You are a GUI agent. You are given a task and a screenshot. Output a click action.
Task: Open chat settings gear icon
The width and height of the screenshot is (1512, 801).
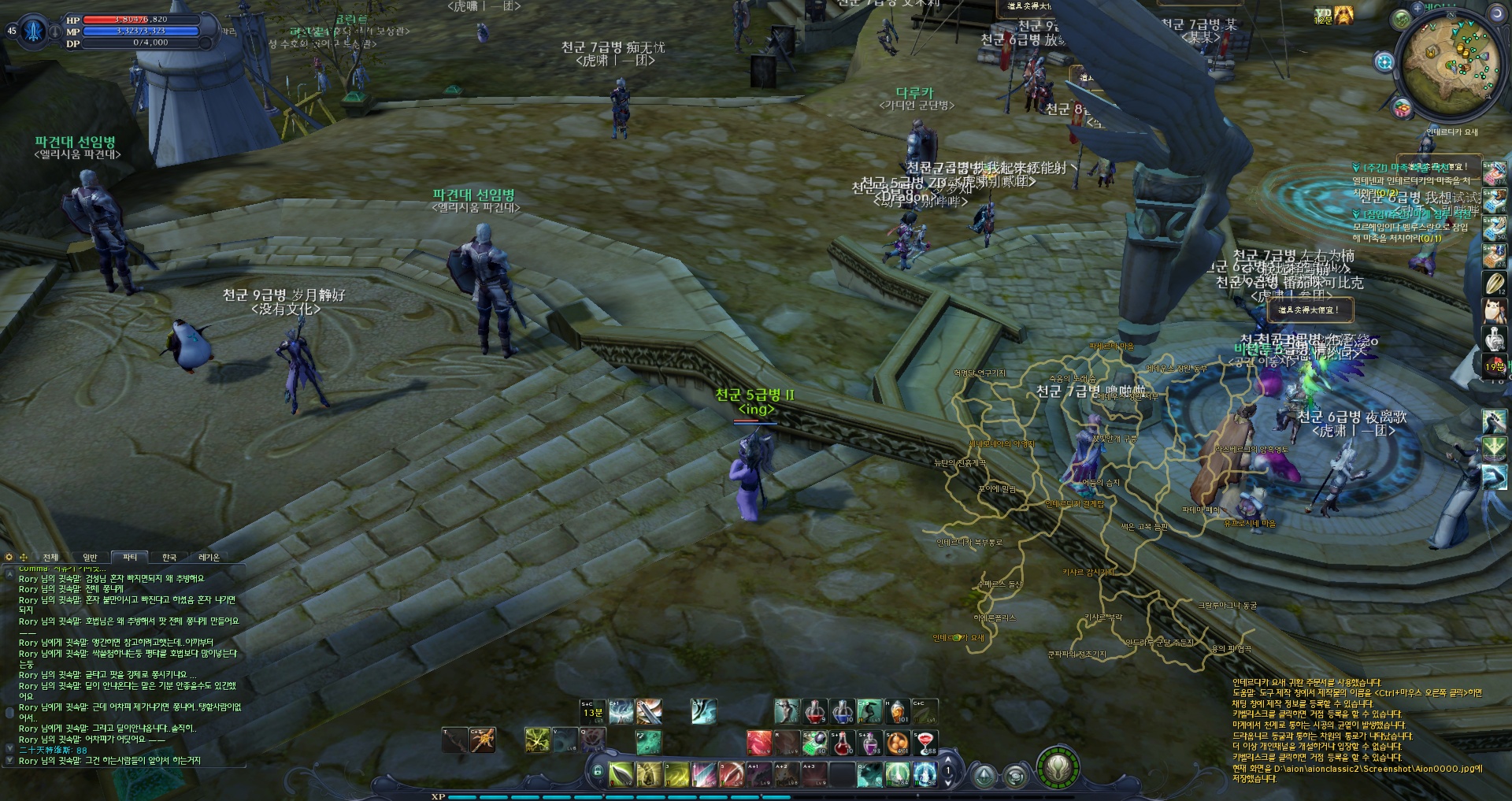(9, 558)
